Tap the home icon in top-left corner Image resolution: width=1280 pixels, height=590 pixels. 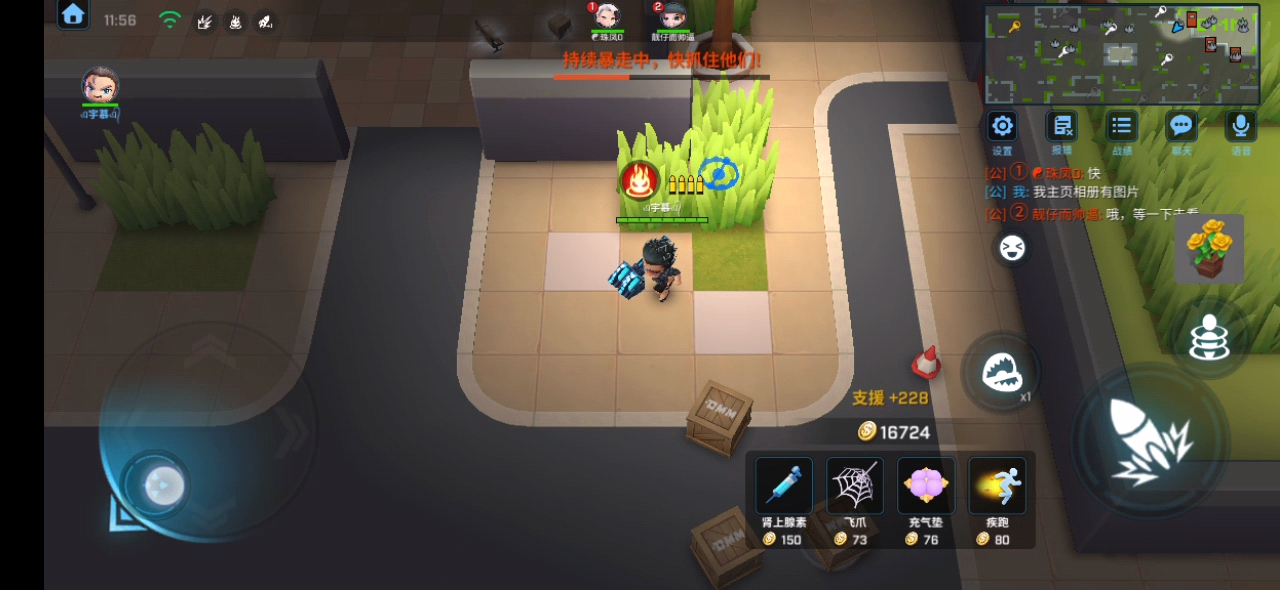tap(73, 15)
